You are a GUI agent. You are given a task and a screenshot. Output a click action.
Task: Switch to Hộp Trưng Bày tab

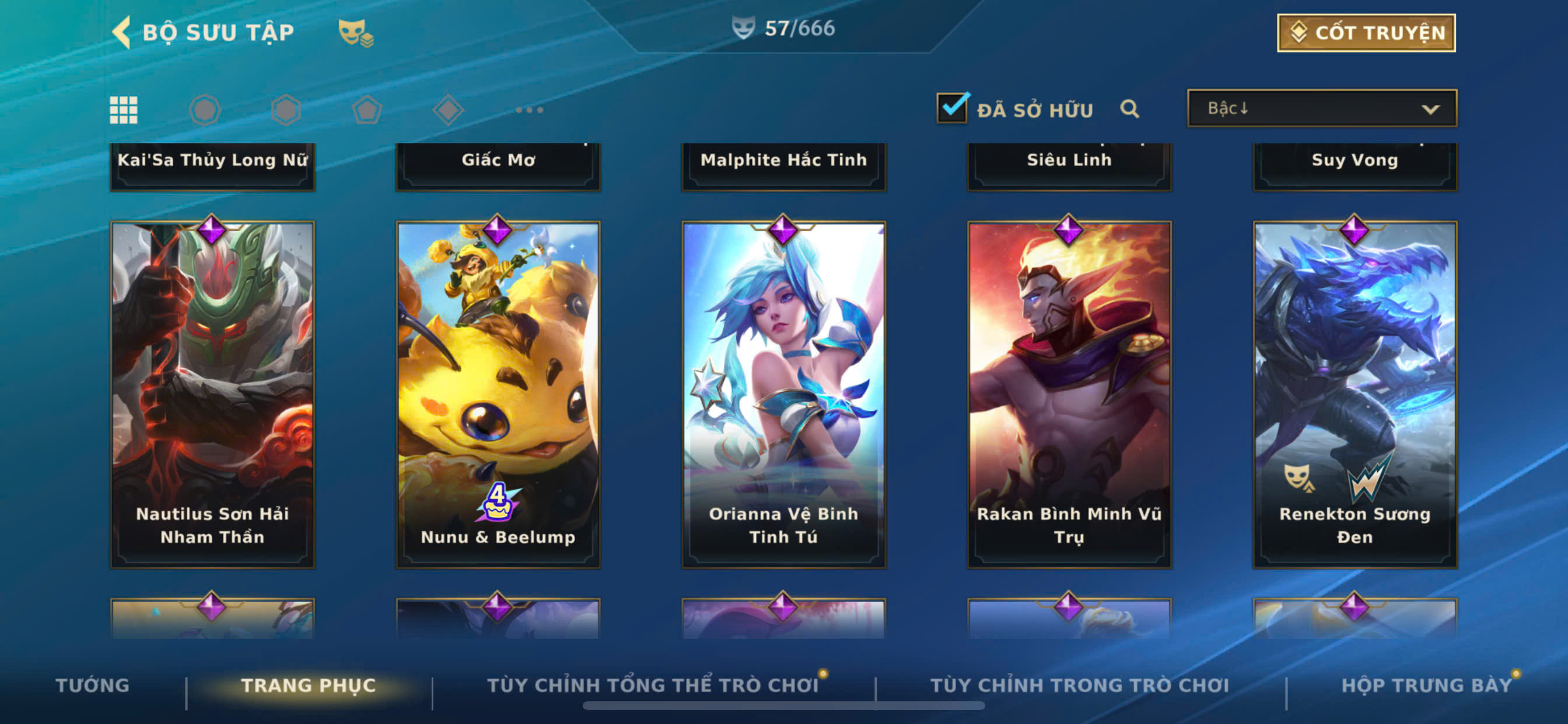(1426, 685)
